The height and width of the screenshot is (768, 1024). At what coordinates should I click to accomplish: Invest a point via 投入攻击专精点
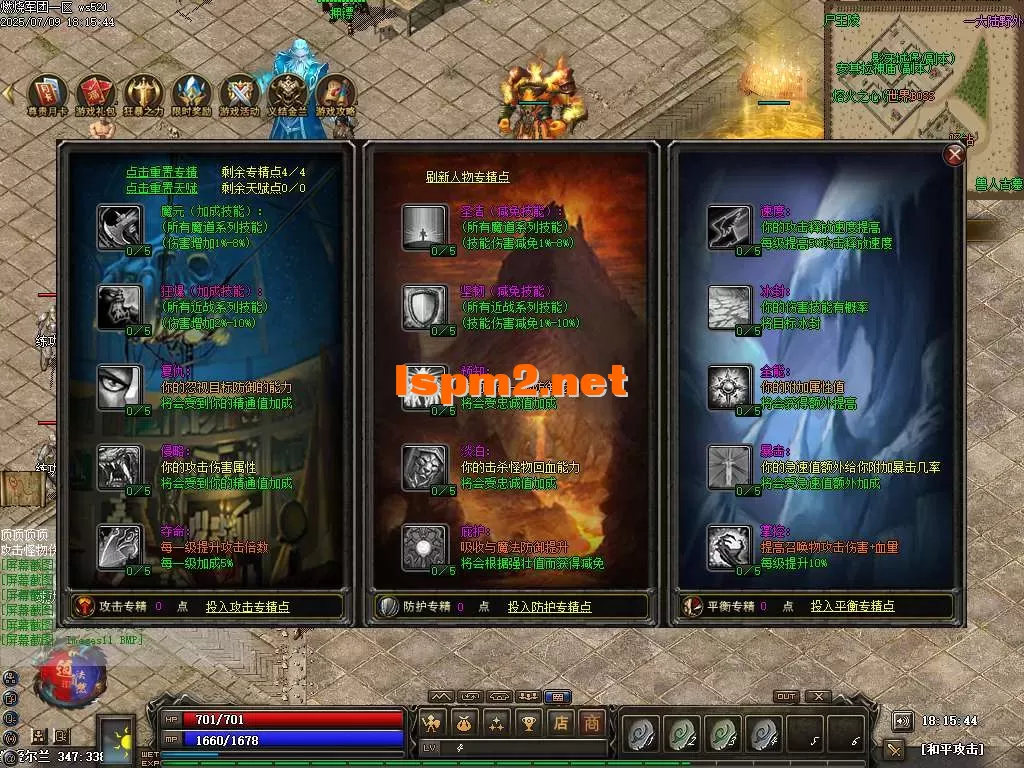pyautogui.click(x=248, y=606)
